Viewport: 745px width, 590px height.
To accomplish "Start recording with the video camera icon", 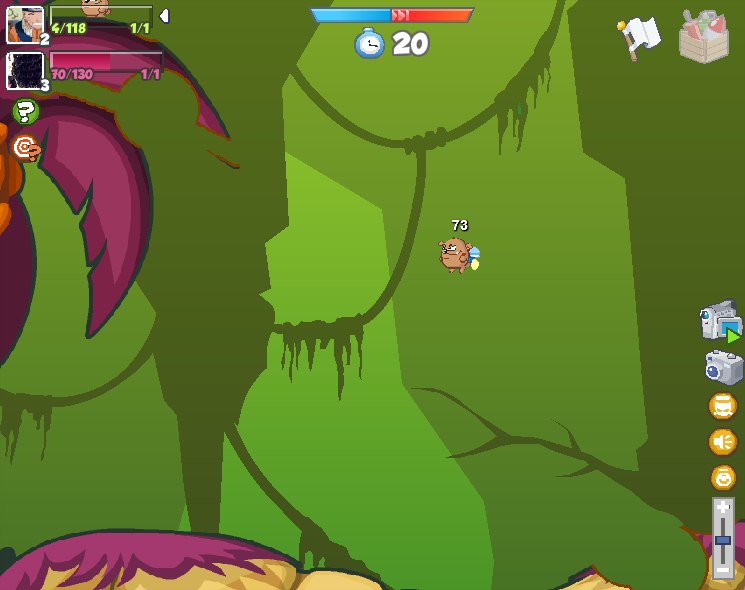I will click(720, 321).
